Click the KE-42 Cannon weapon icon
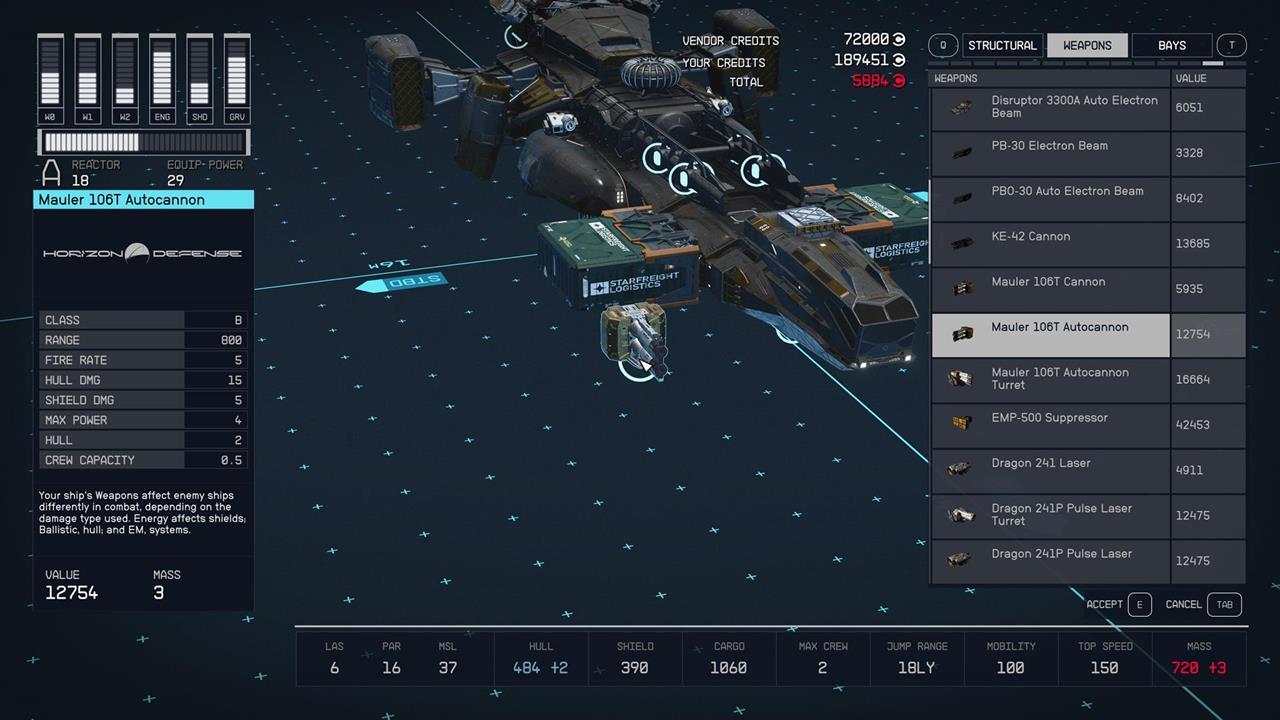1280x720 pixels. (961, 243)
